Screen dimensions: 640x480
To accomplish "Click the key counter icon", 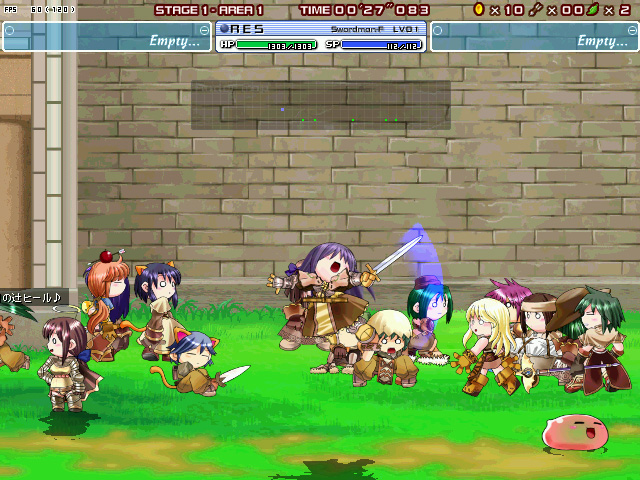I will pyautogui.click(x=535, y=9).
